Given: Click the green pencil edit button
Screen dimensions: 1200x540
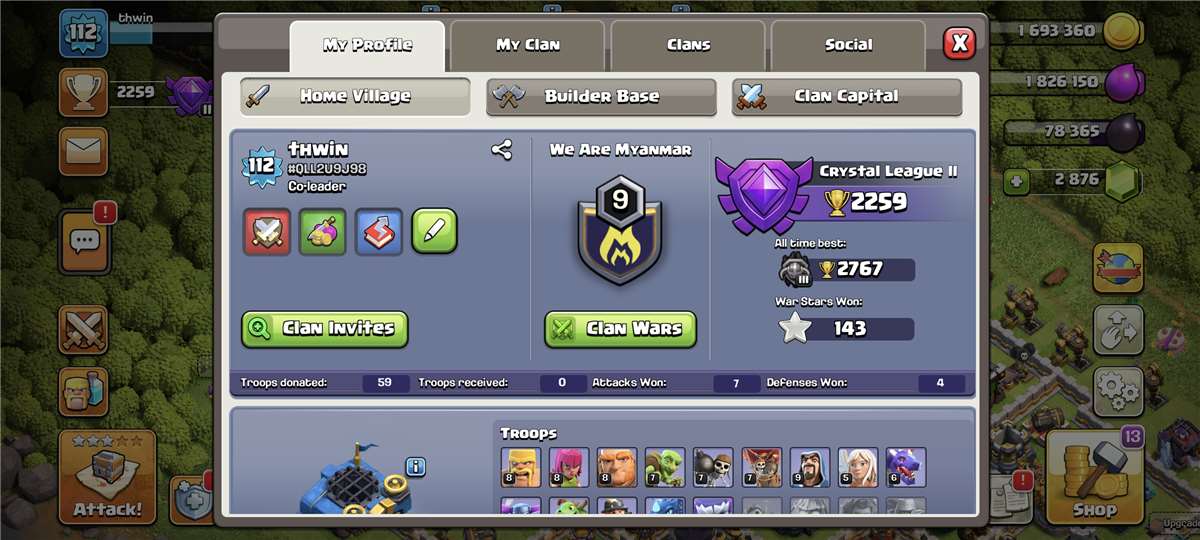Looking at the screenshot, I should pyautogui.click(x=434, y=232).
